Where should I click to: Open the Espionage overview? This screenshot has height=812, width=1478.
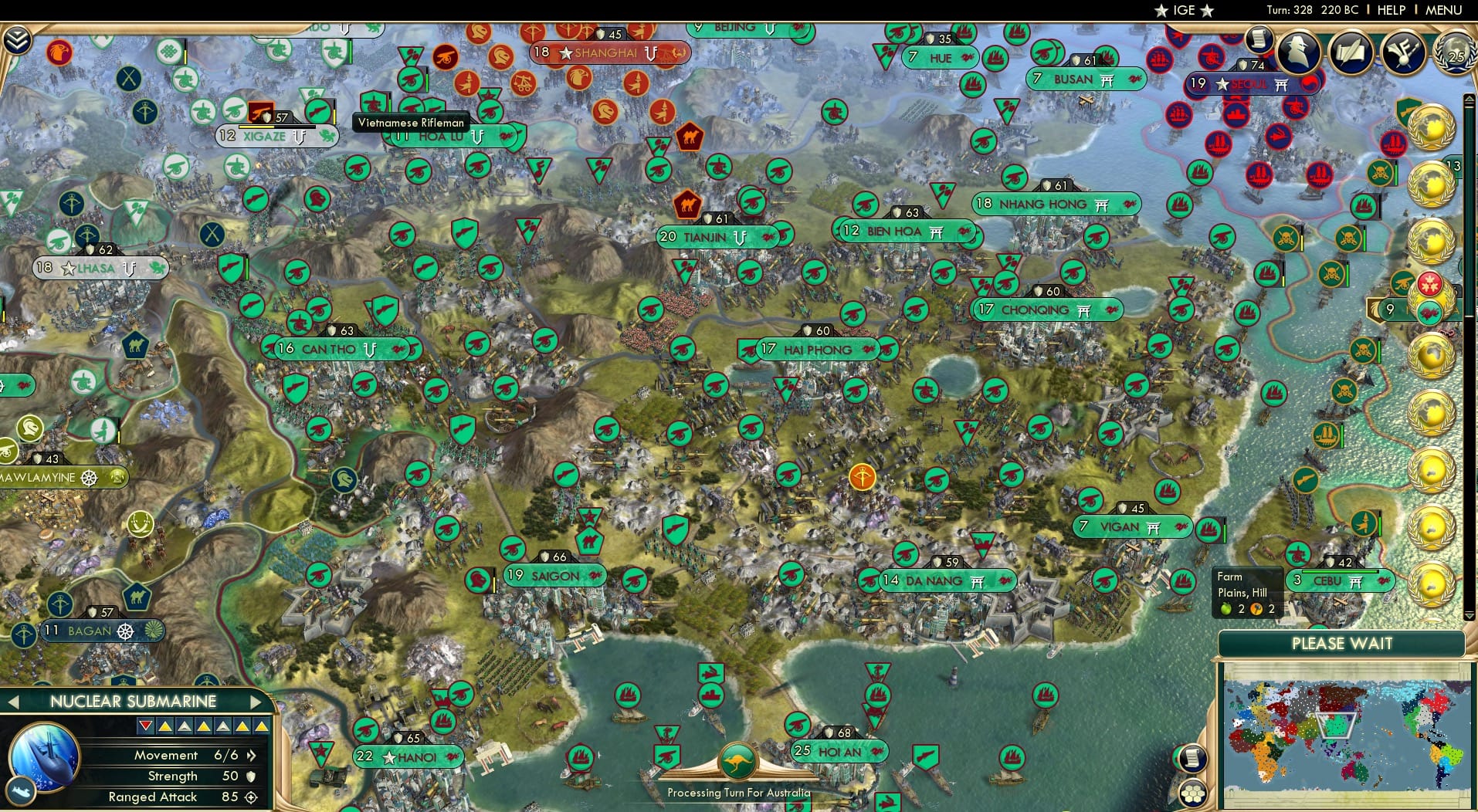1297,52
